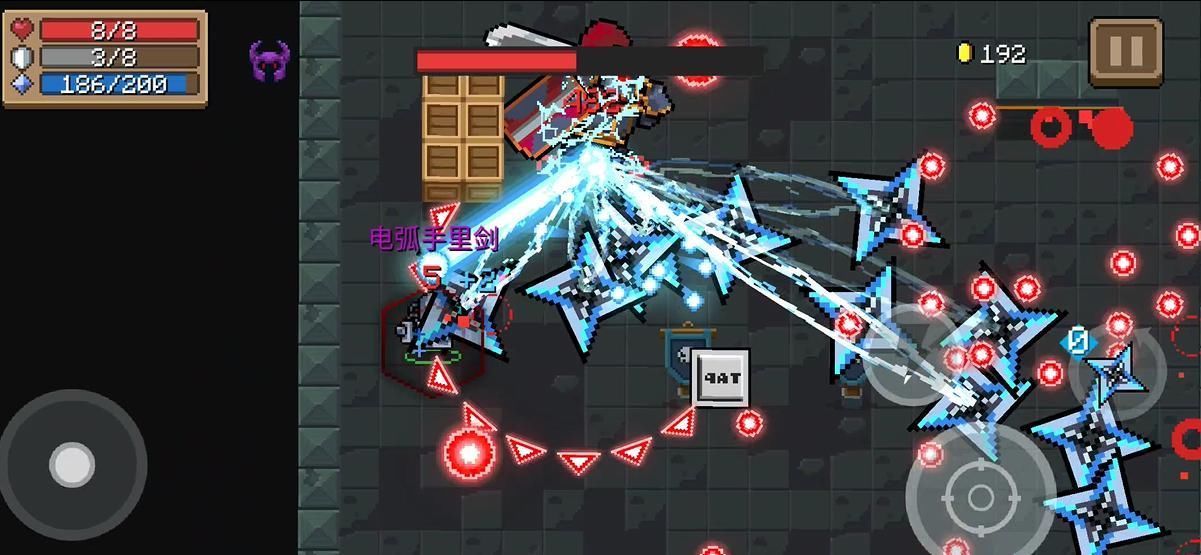Open the red dungeon room minimap

[1080, 126]
